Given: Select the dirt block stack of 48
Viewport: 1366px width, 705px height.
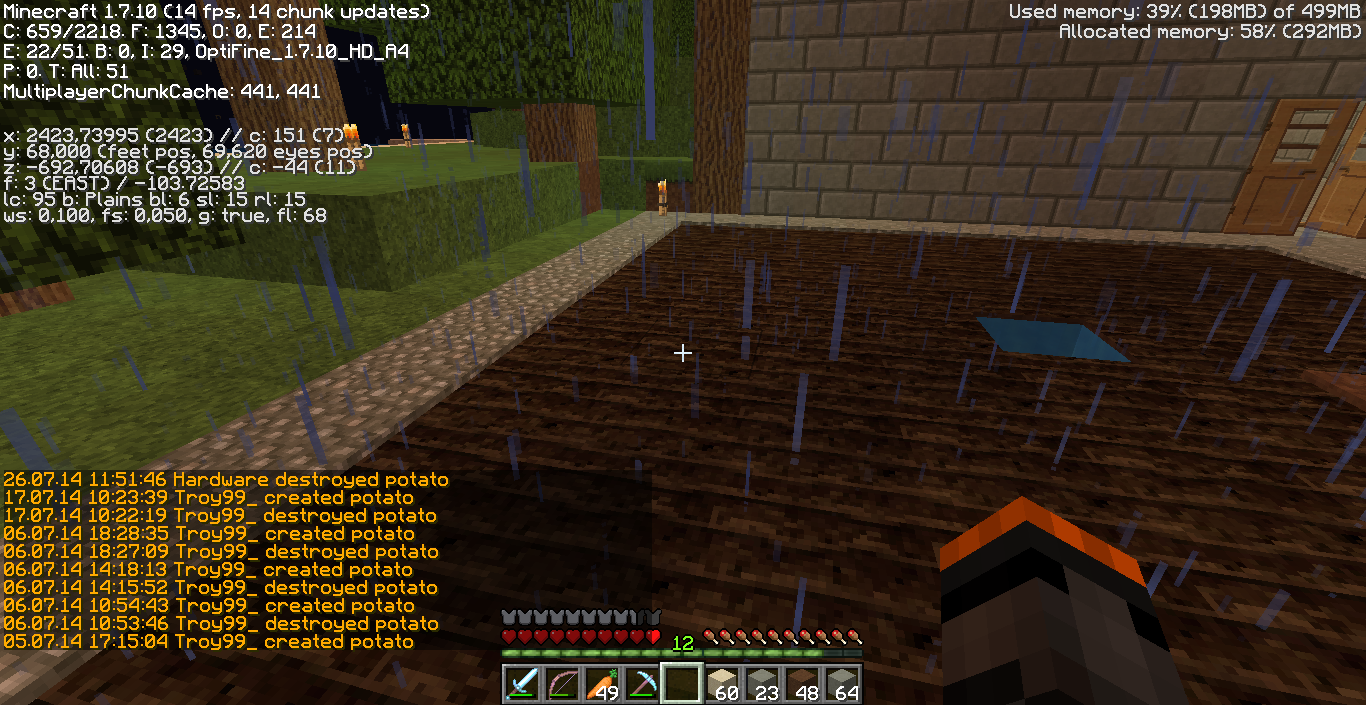Looking at the screenshot, I should coord(802,684).
